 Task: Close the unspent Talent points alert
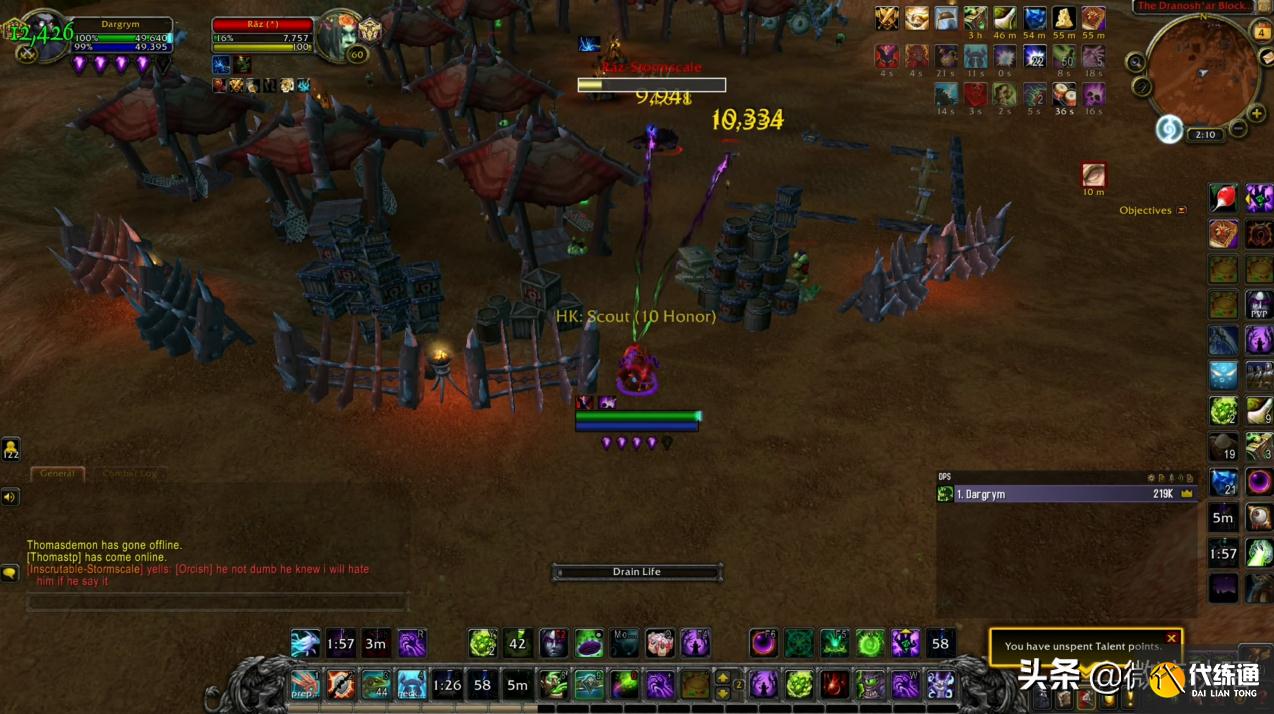(1171, 638)
